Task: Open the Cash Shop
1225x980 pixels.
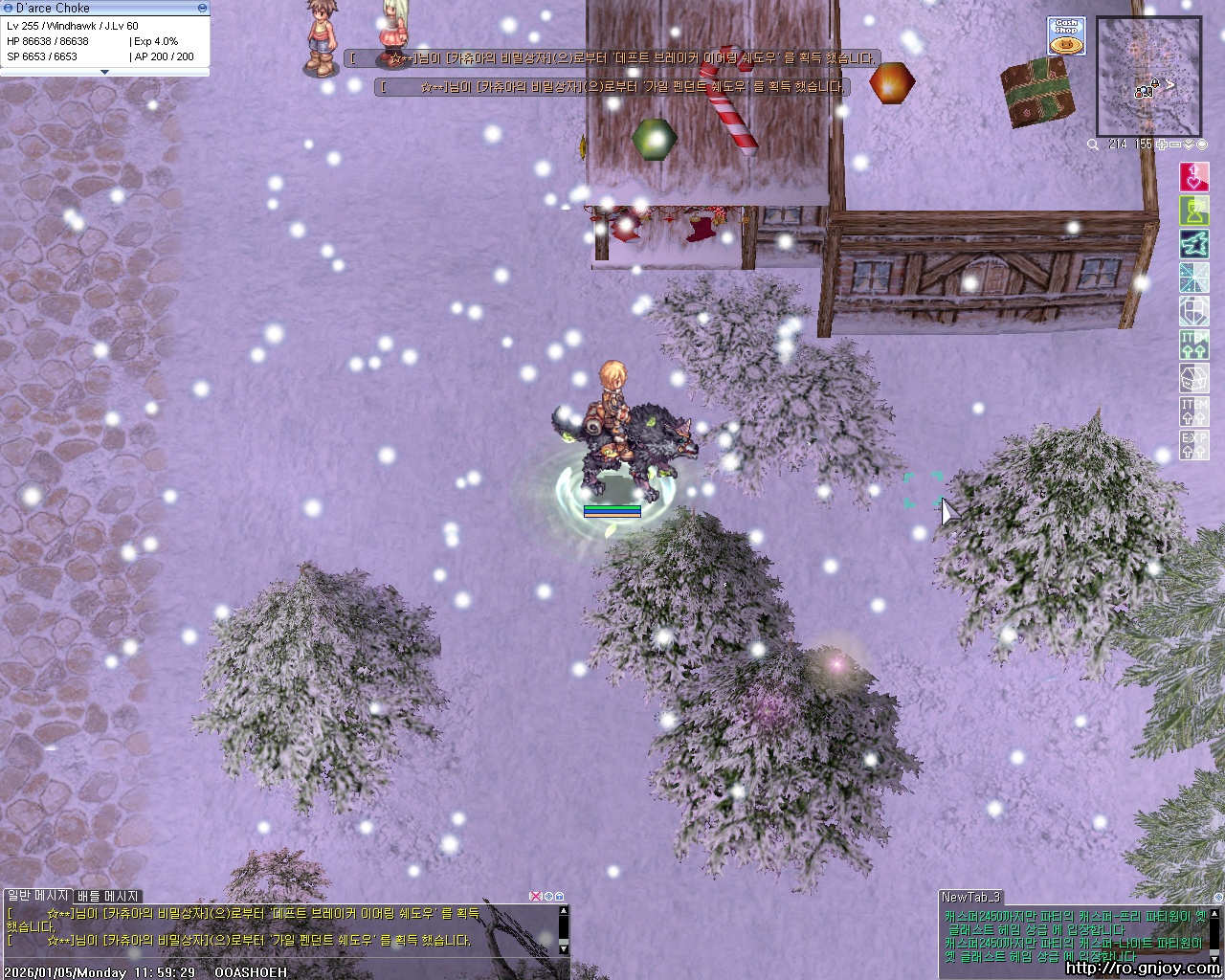Action: coord(1065,35)
